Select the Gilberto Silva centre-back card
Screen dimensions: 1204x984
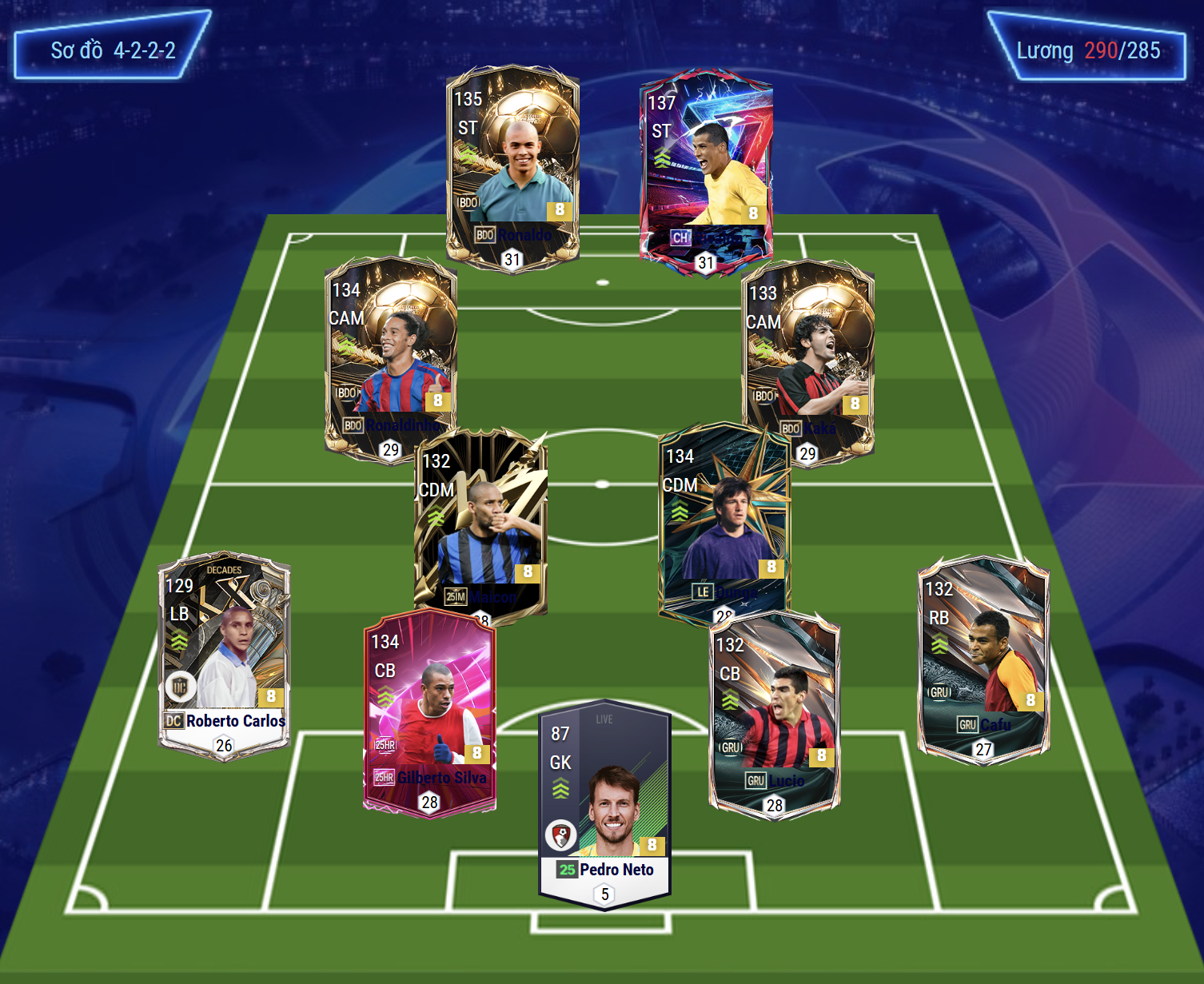click(x=429, y=711)
